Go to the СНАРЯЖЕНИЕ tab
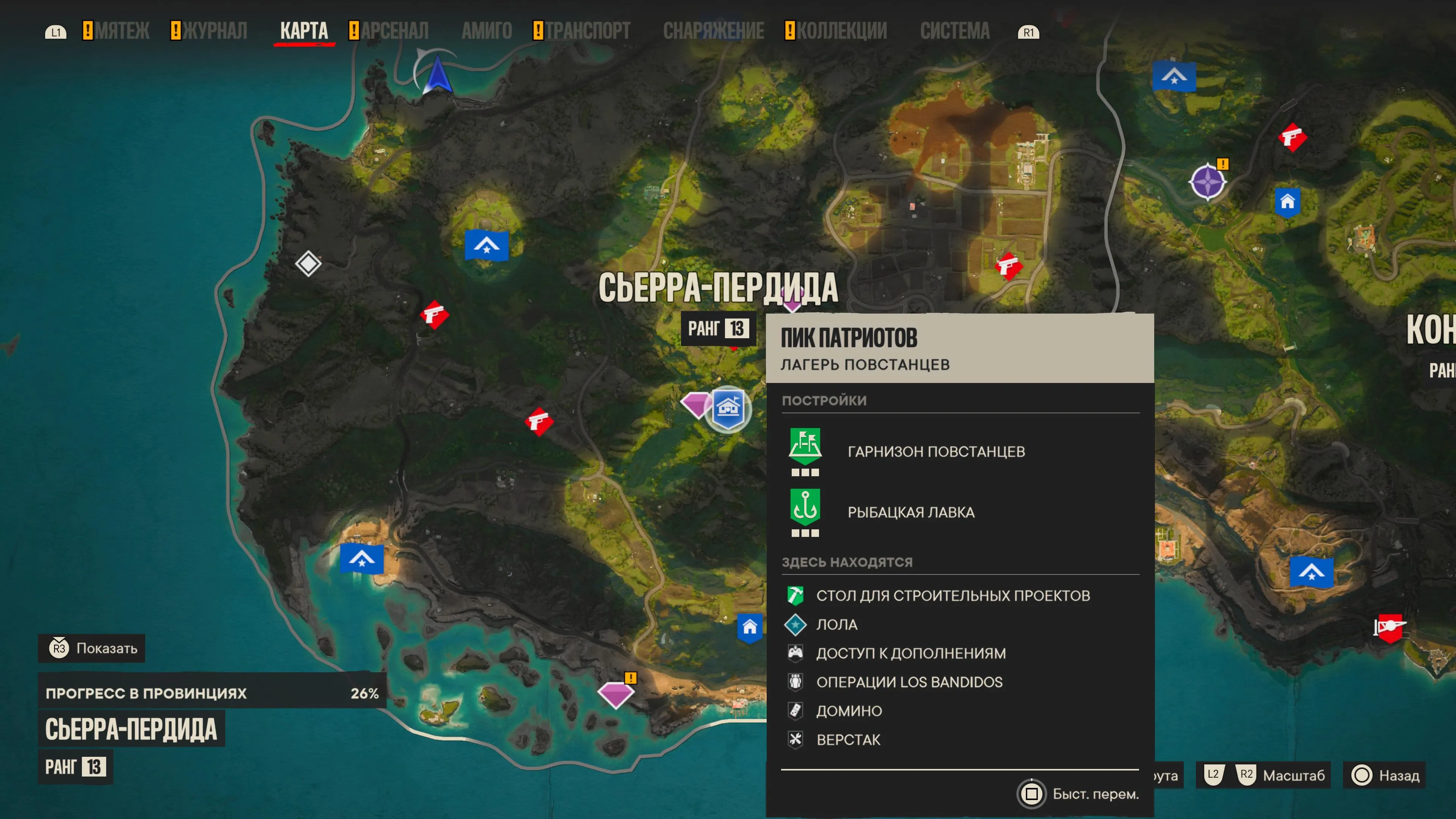 pyautogui.click(x=713, y=31)
